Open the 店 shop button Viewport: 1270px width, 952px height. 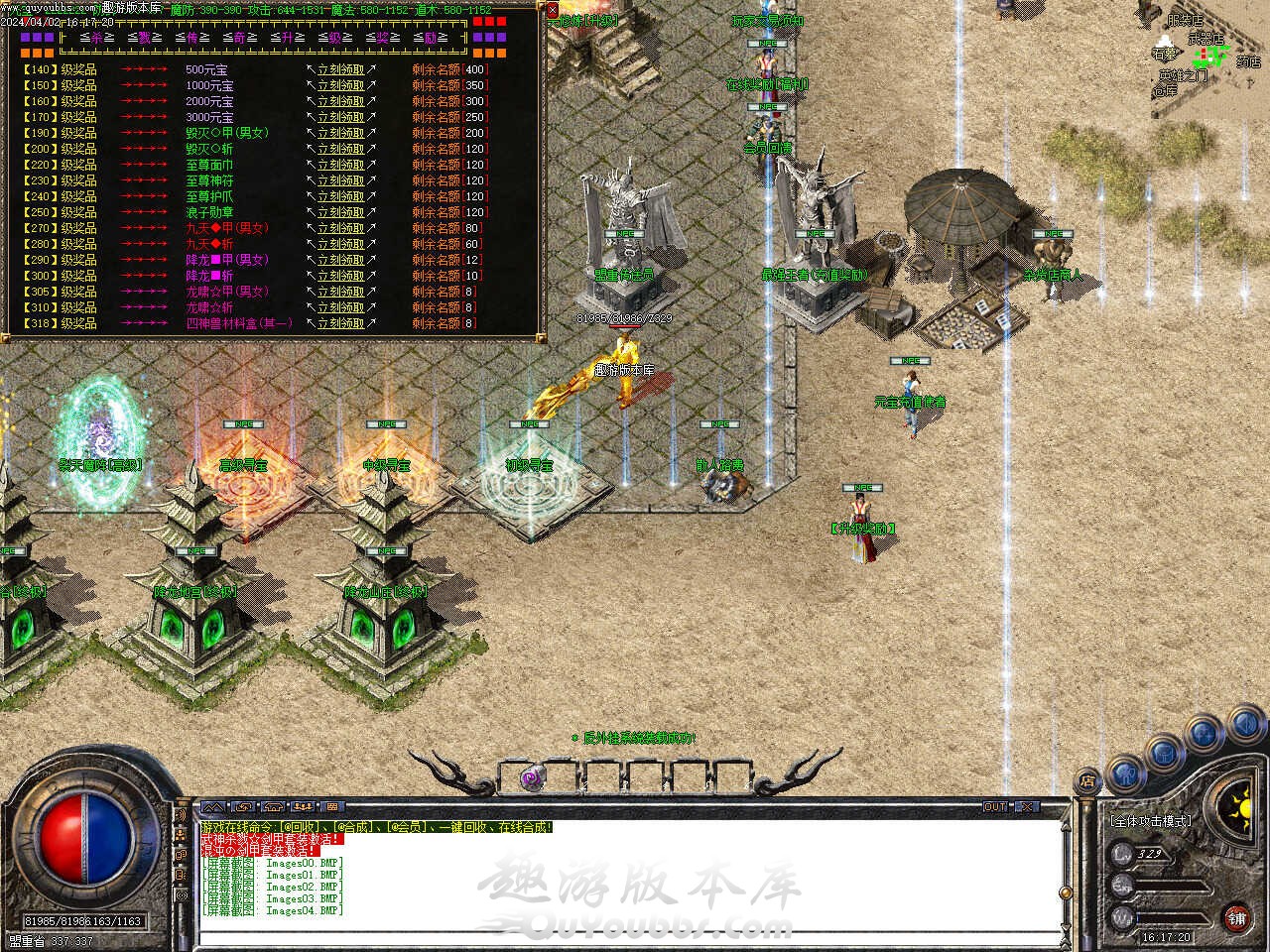pyautogui.click(x=1087, y=782)
